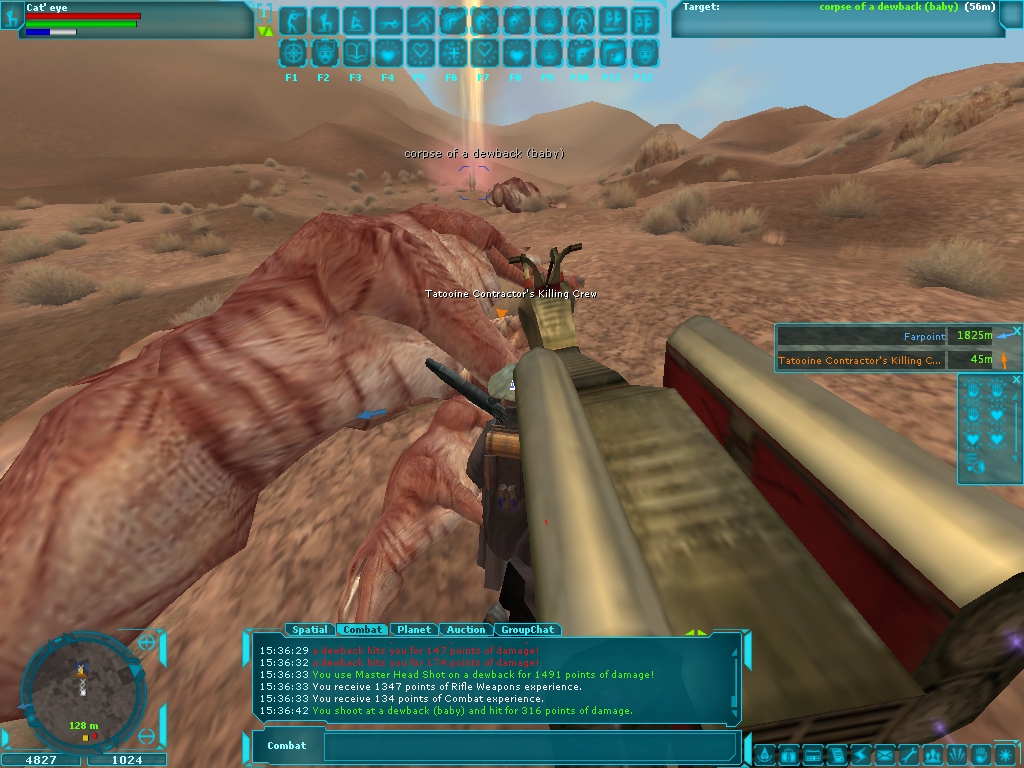Viewport: 1024px width, 768px height.
Task: Click the Combat chat input field
Action: coord(530,746)
